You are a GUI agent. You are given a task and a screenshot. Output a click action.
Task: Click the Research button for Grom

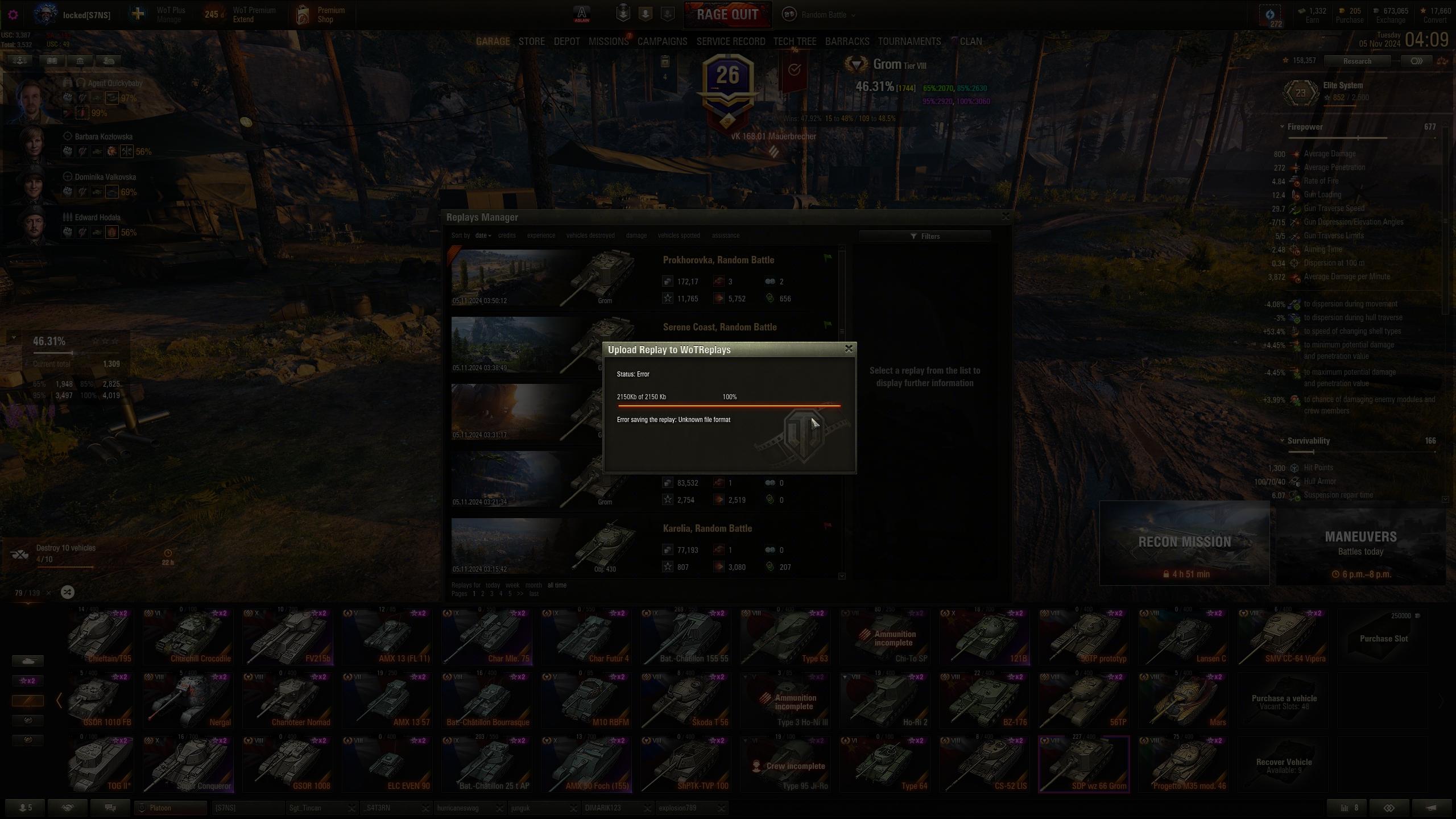[x=1358, y=61]
